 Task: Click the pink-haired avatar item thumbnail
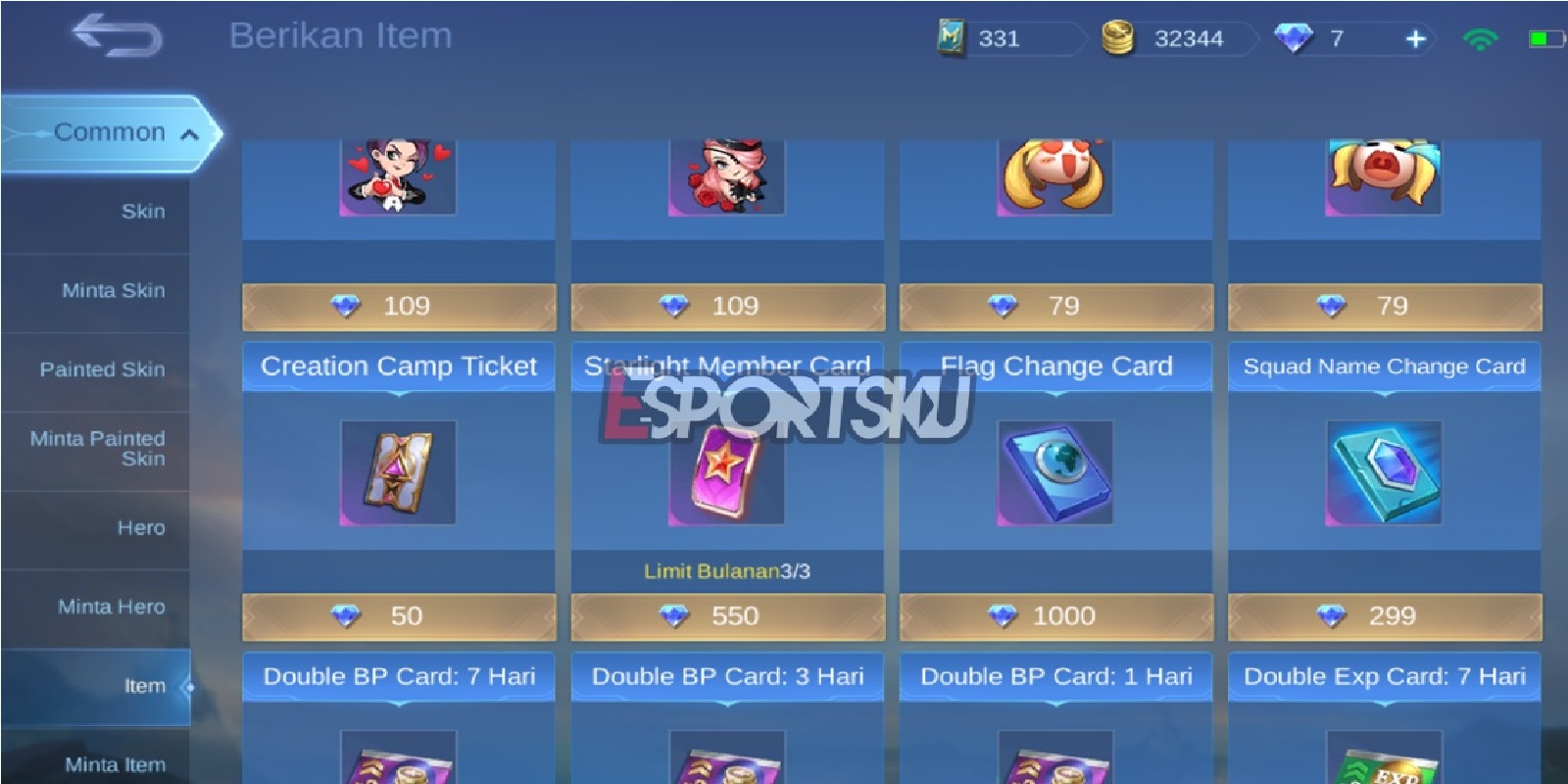[726, 176]
